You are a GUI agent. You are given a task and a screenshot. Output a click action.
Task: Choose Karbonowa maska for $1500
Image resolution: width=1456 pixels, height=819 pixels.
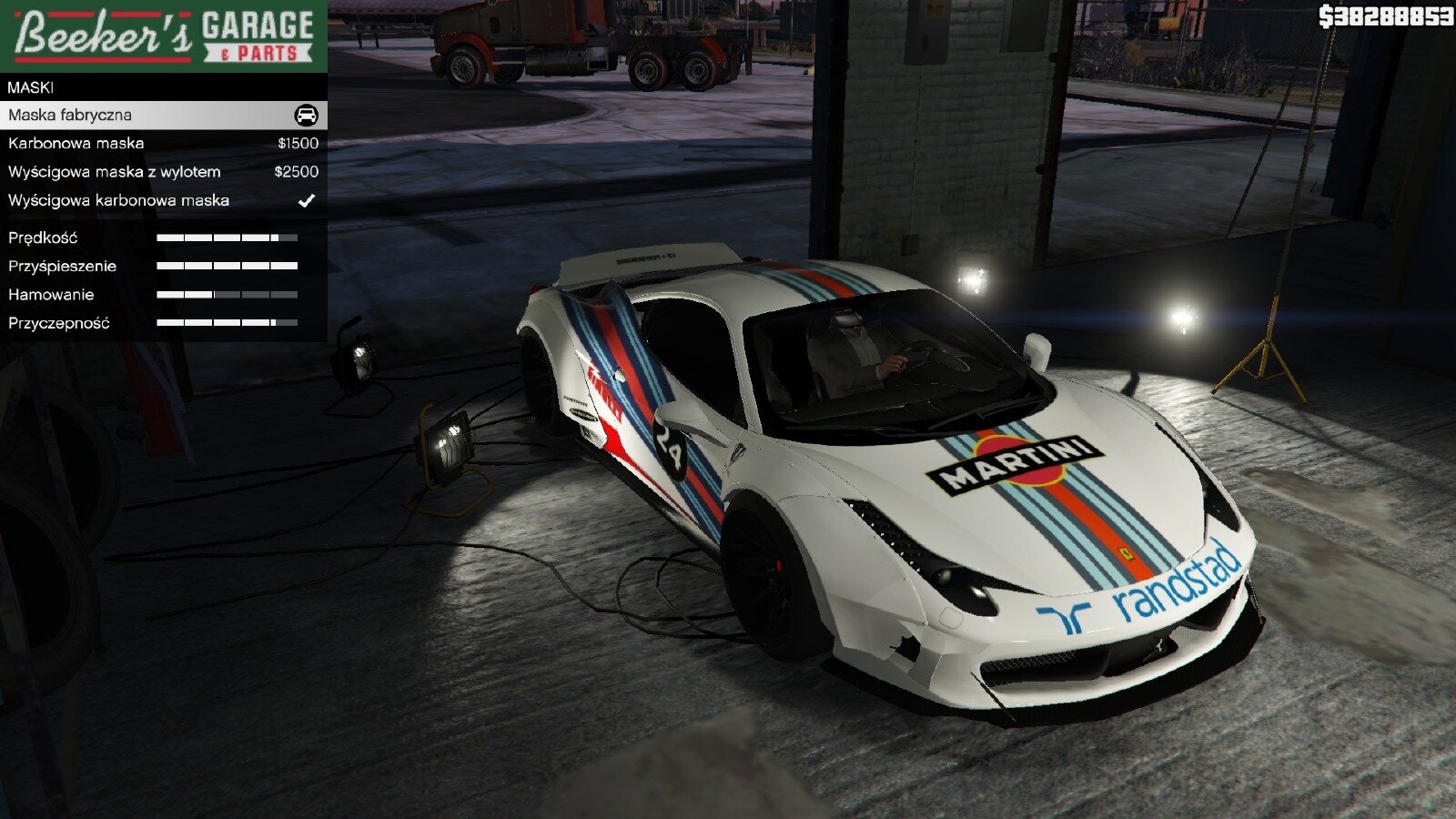(162, 143)
